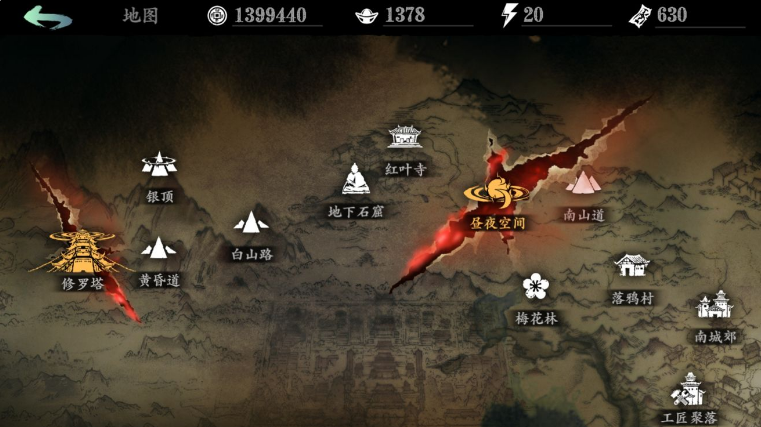Open the 工匠聚落 settlement marker
The height and width of the screenshot is (427, 761).
tap(689, 388)
